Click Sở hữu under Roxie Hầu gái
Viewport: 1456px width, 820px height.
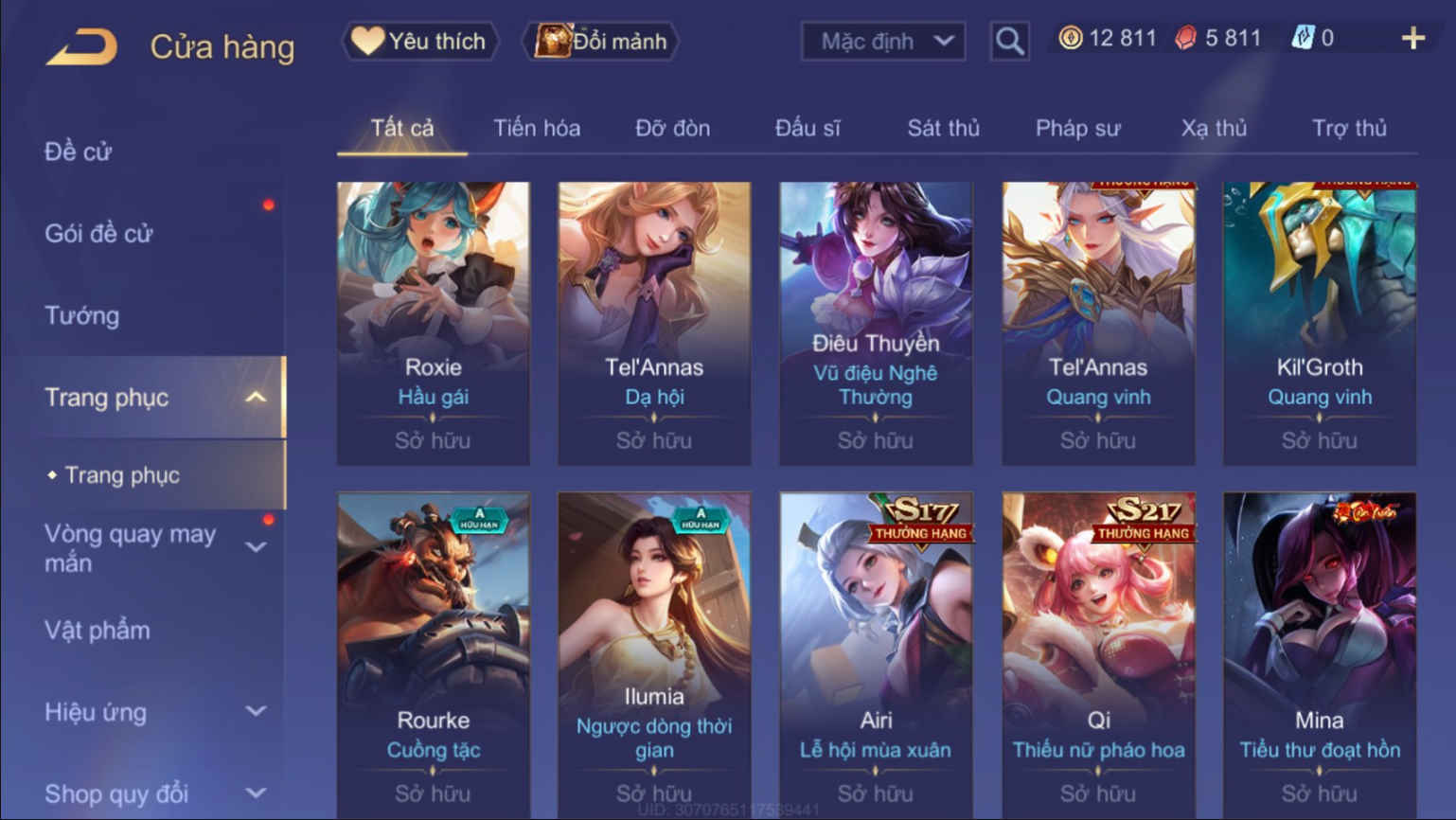pos(433,439)
